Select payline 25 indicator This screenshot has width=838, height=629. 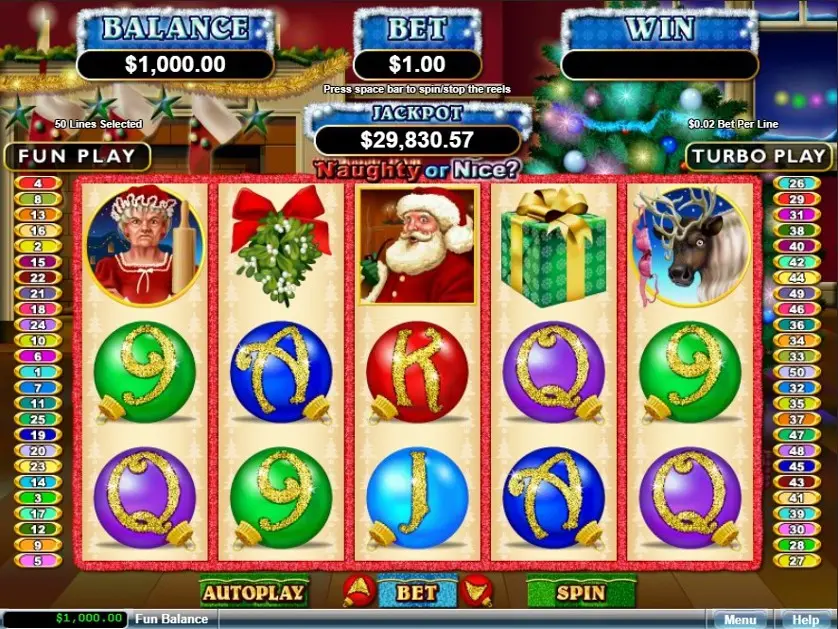pyautogui.click(x=38, y=419)
